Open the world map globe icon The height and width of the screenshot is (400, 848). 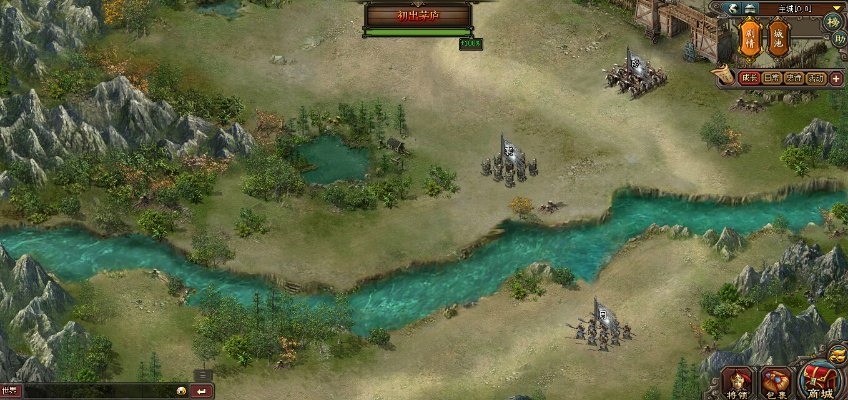click(x=731, y=8)
